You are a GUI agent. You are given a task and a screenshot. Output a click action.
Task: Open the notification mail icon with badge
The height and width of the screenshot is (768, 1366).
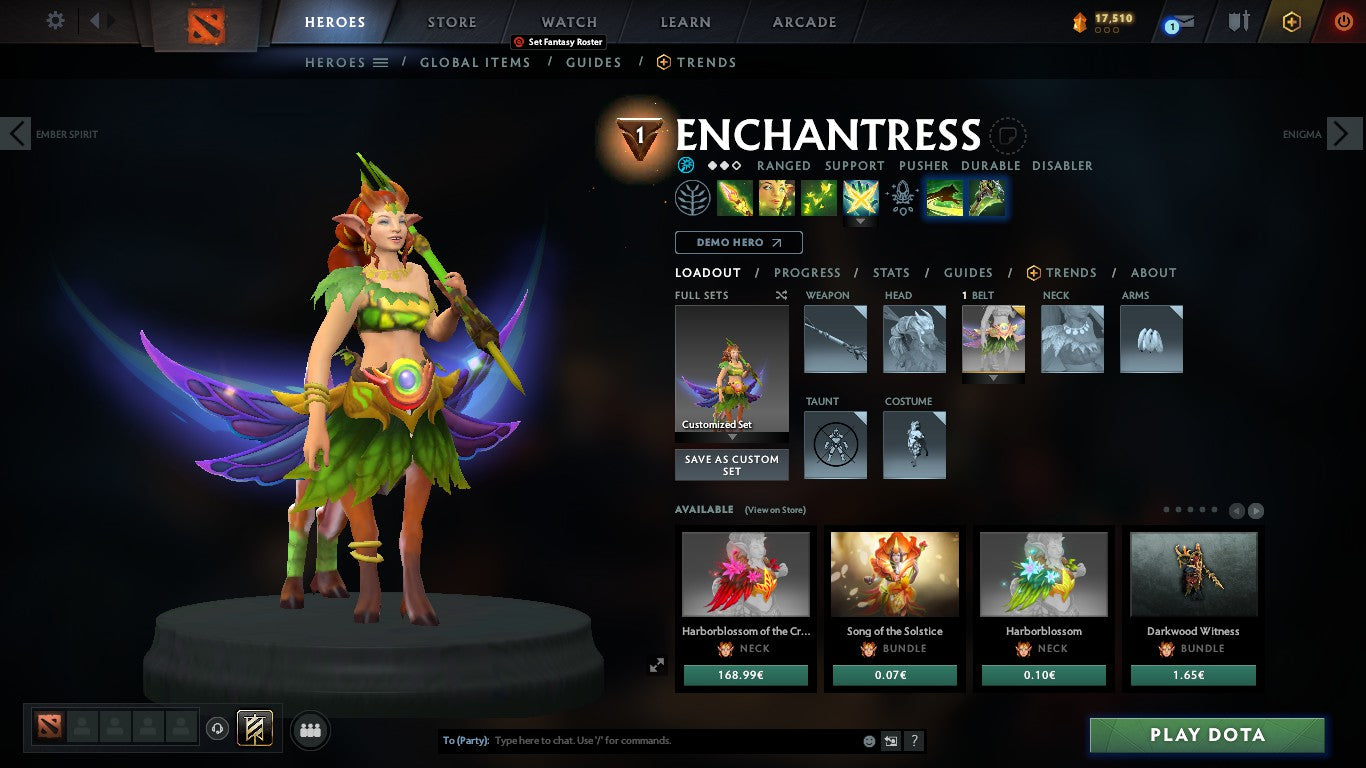pyautogui.click(x=1178, y=21)
